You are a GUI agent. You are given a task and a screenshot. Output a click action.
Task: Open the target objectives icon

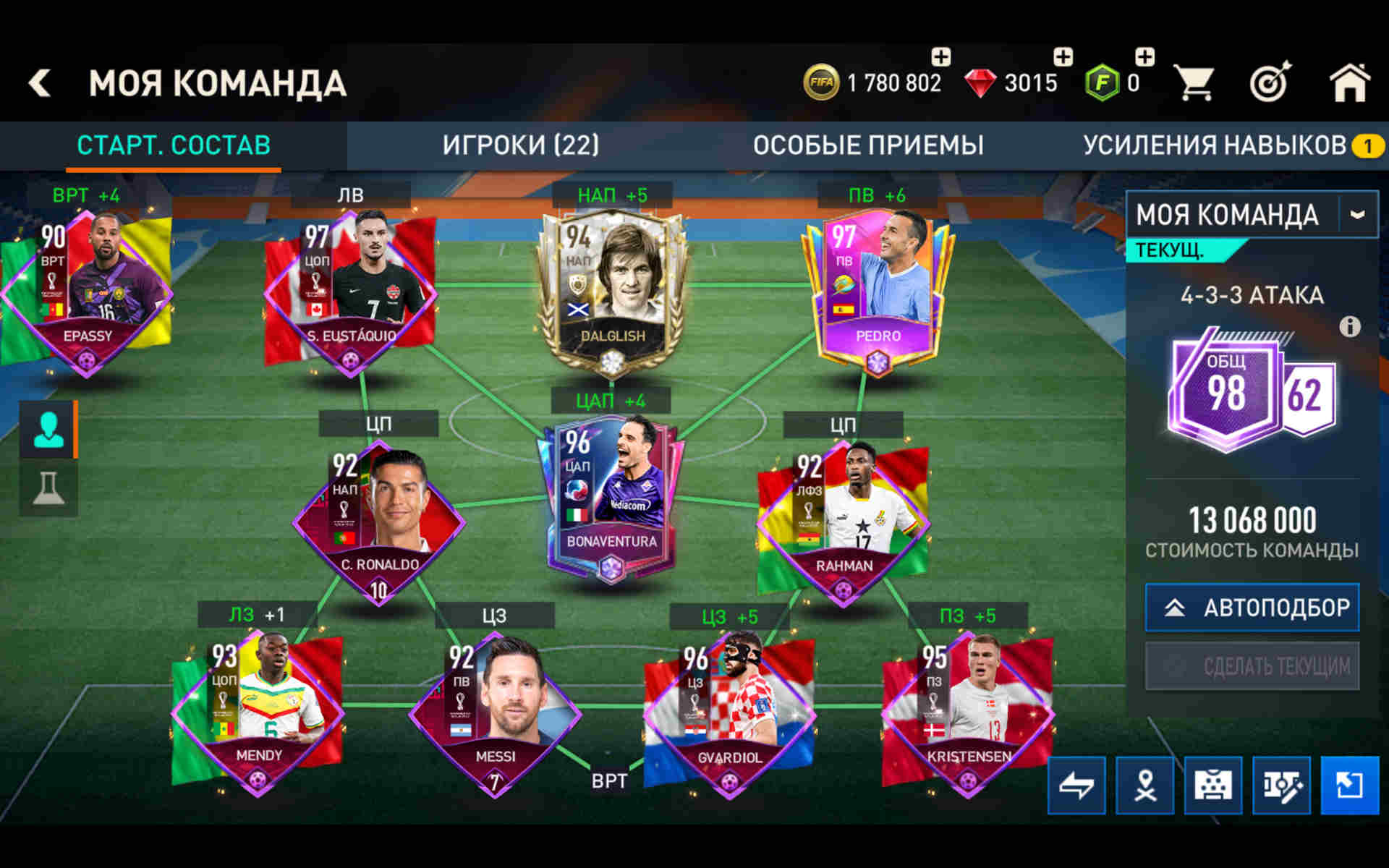point(1270,83)
